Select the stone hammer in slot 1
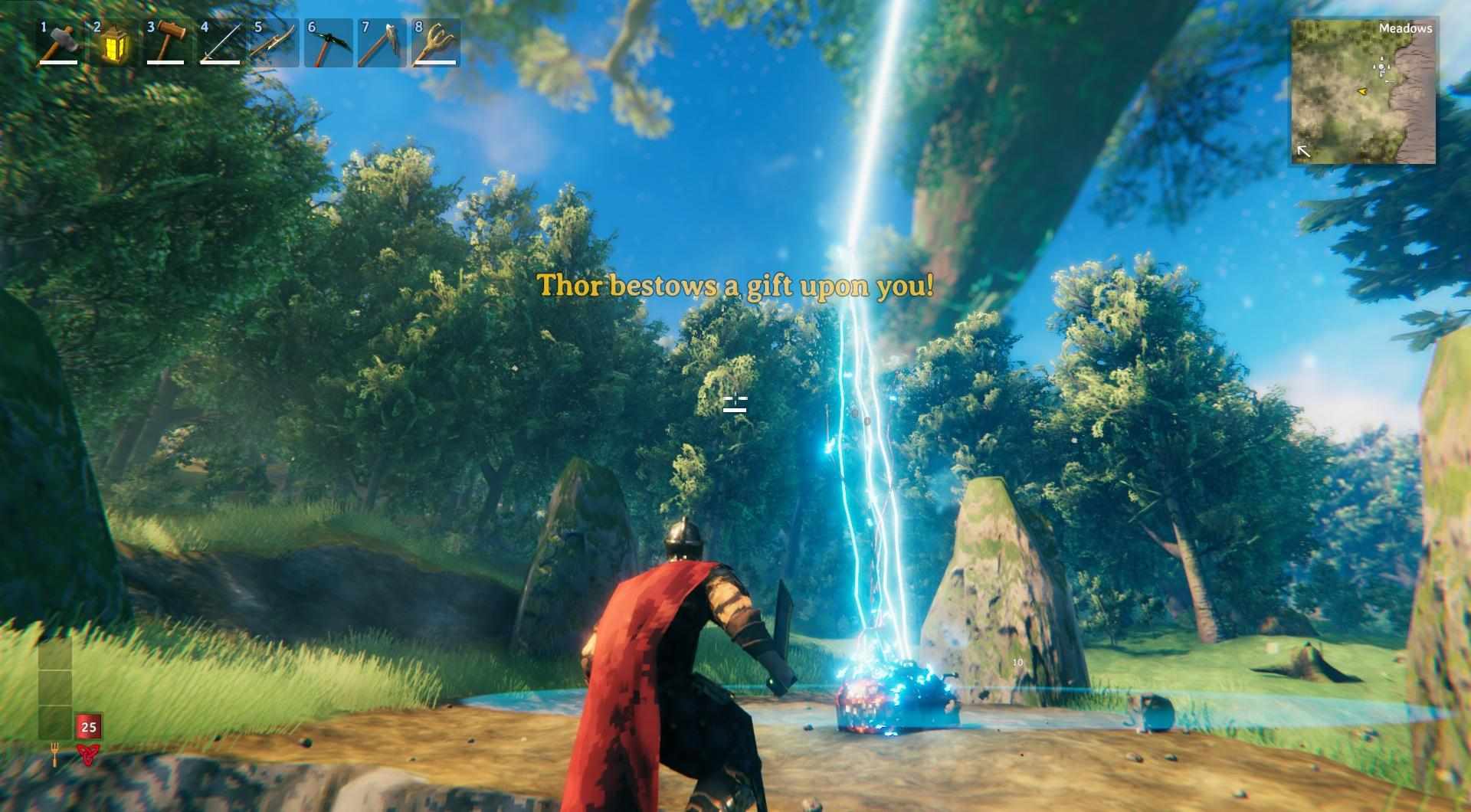Image resolution: width=1471 pixels, height=812 pixels. [60, 44]
